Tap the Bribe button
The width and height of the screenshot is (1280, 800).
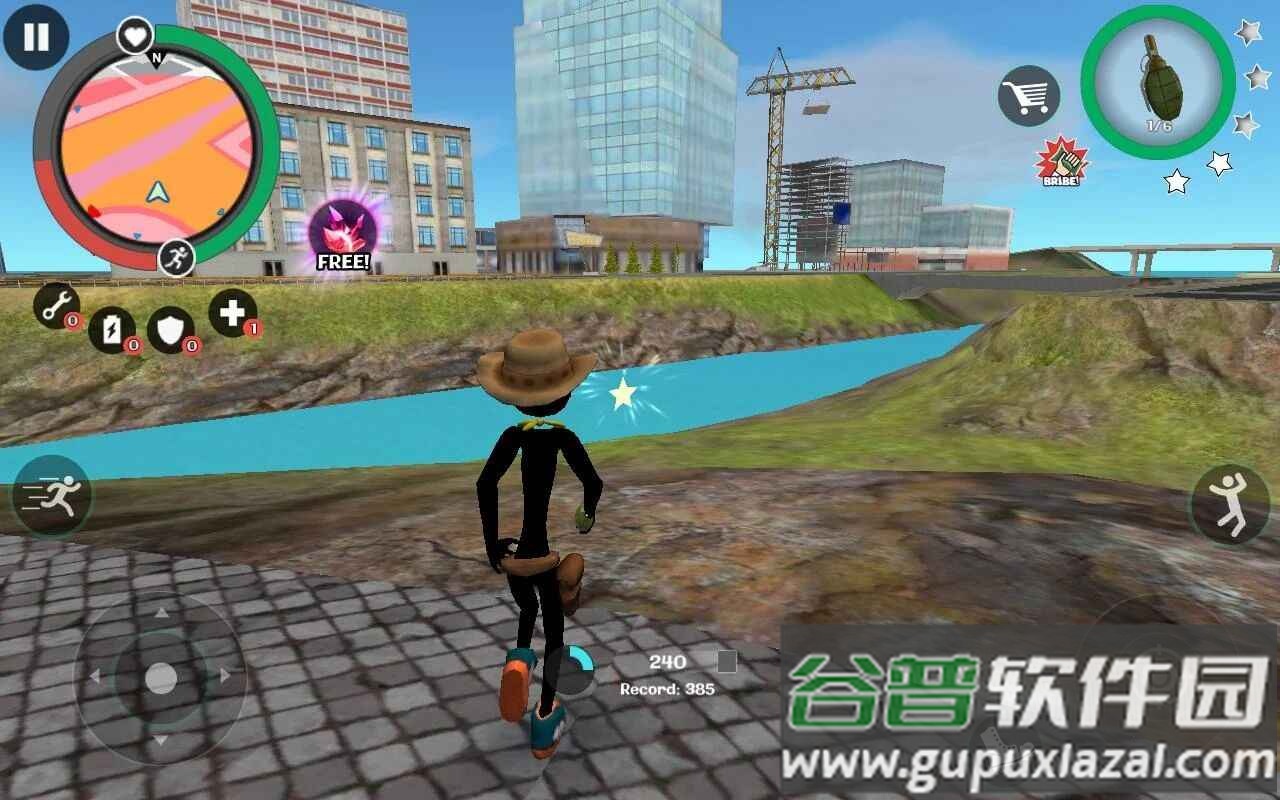[x=1062, y=161]
